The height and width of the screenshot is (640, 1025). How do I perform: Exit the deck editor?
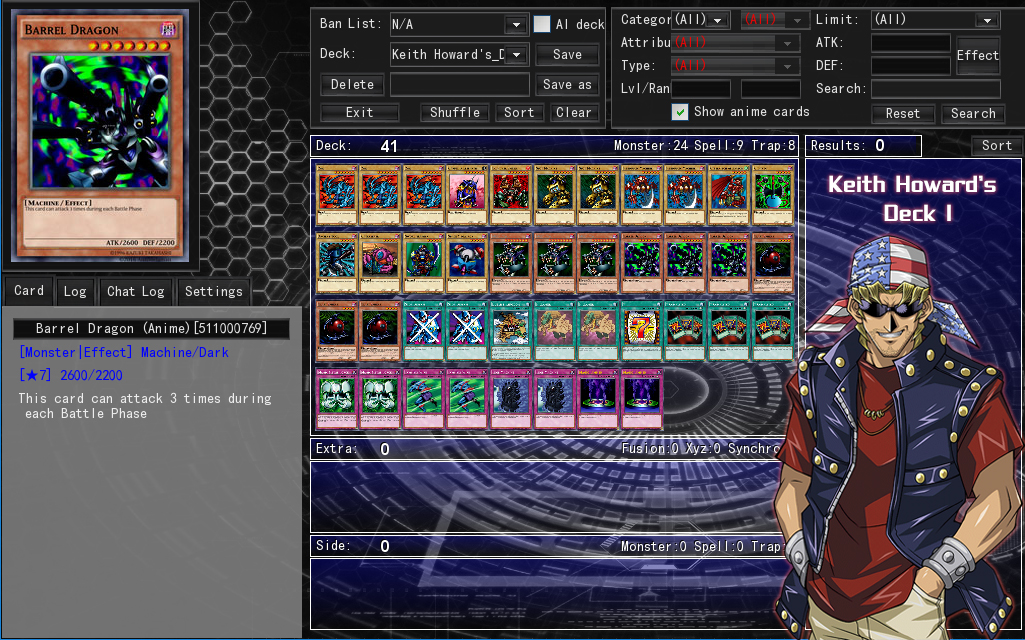359,113
